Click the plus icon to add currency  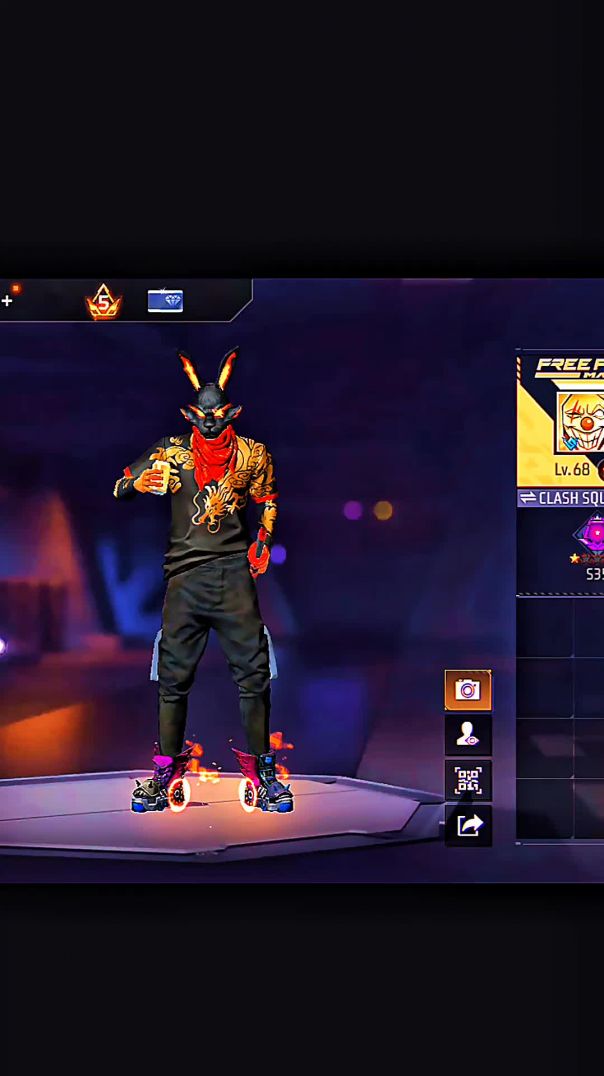(x=7, y=300)
